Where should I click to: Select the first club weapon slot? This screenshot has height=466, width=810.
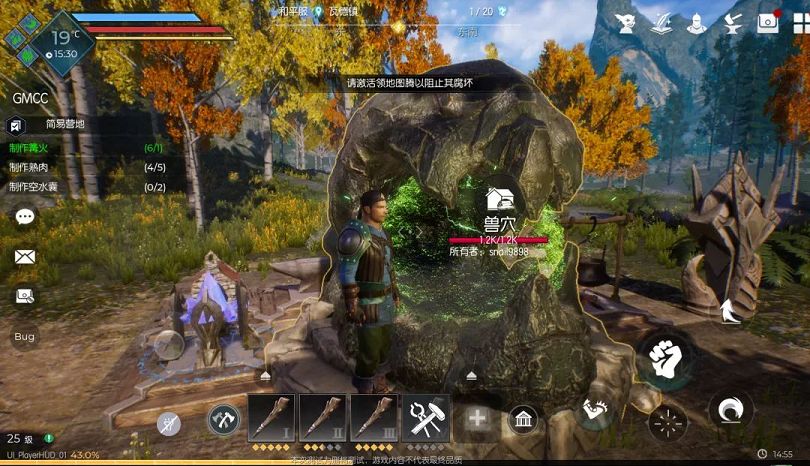click(271, 417)
